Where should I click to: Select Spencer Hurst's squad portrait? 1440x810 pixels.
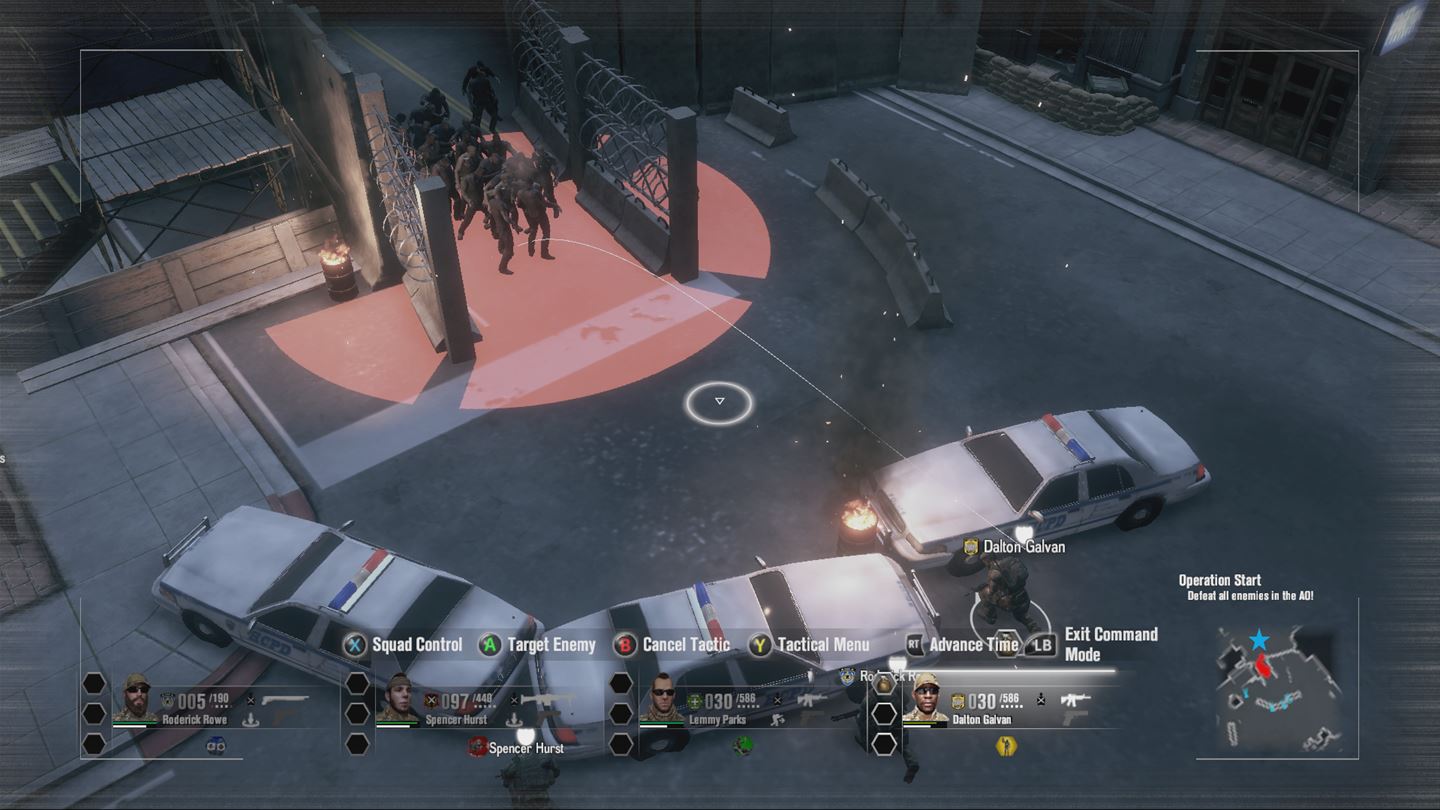399,697
